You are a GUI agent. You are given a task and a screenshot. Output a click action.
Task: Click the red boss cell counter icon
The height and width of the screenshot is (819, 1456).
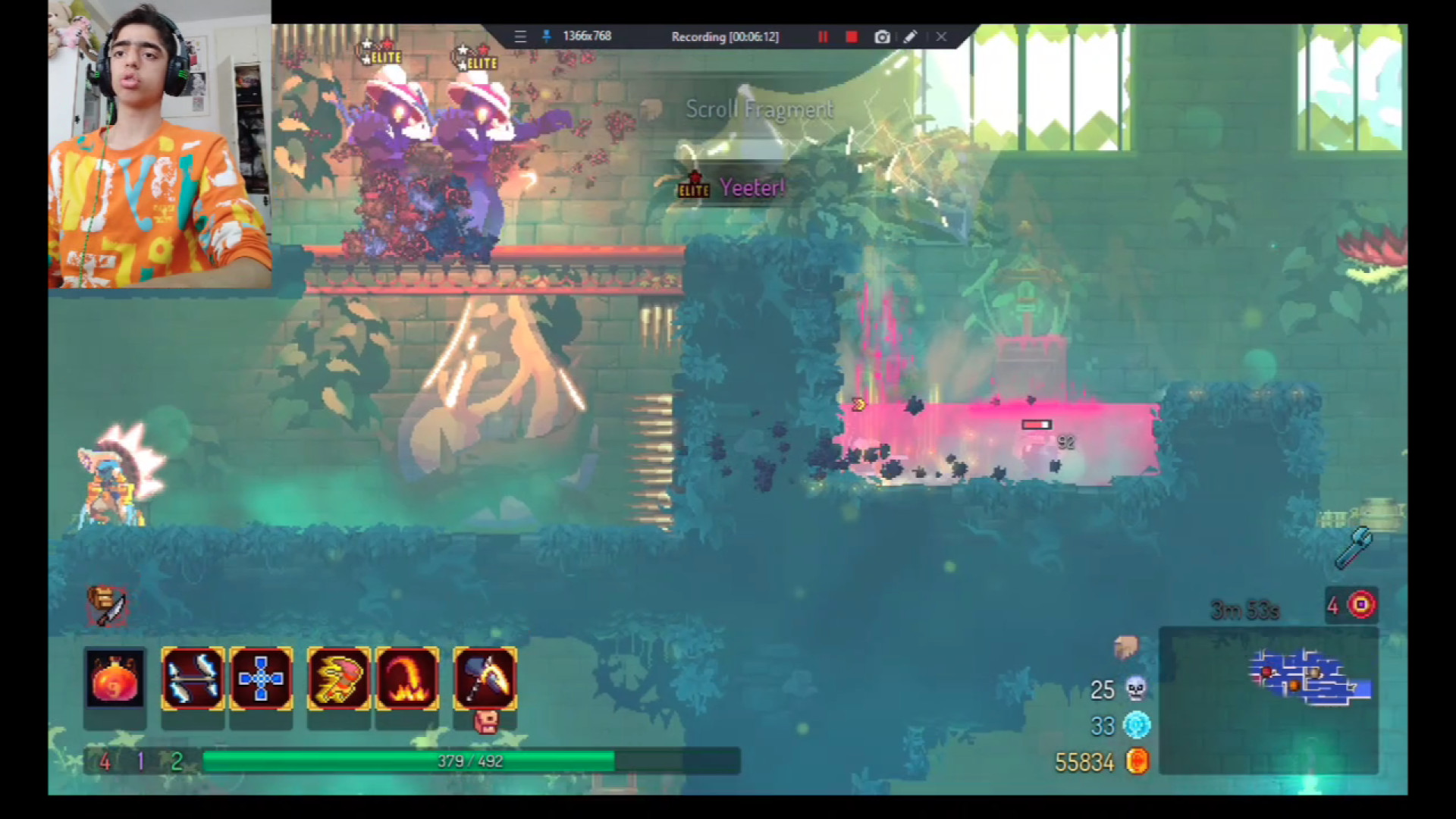click(1361, 605)
